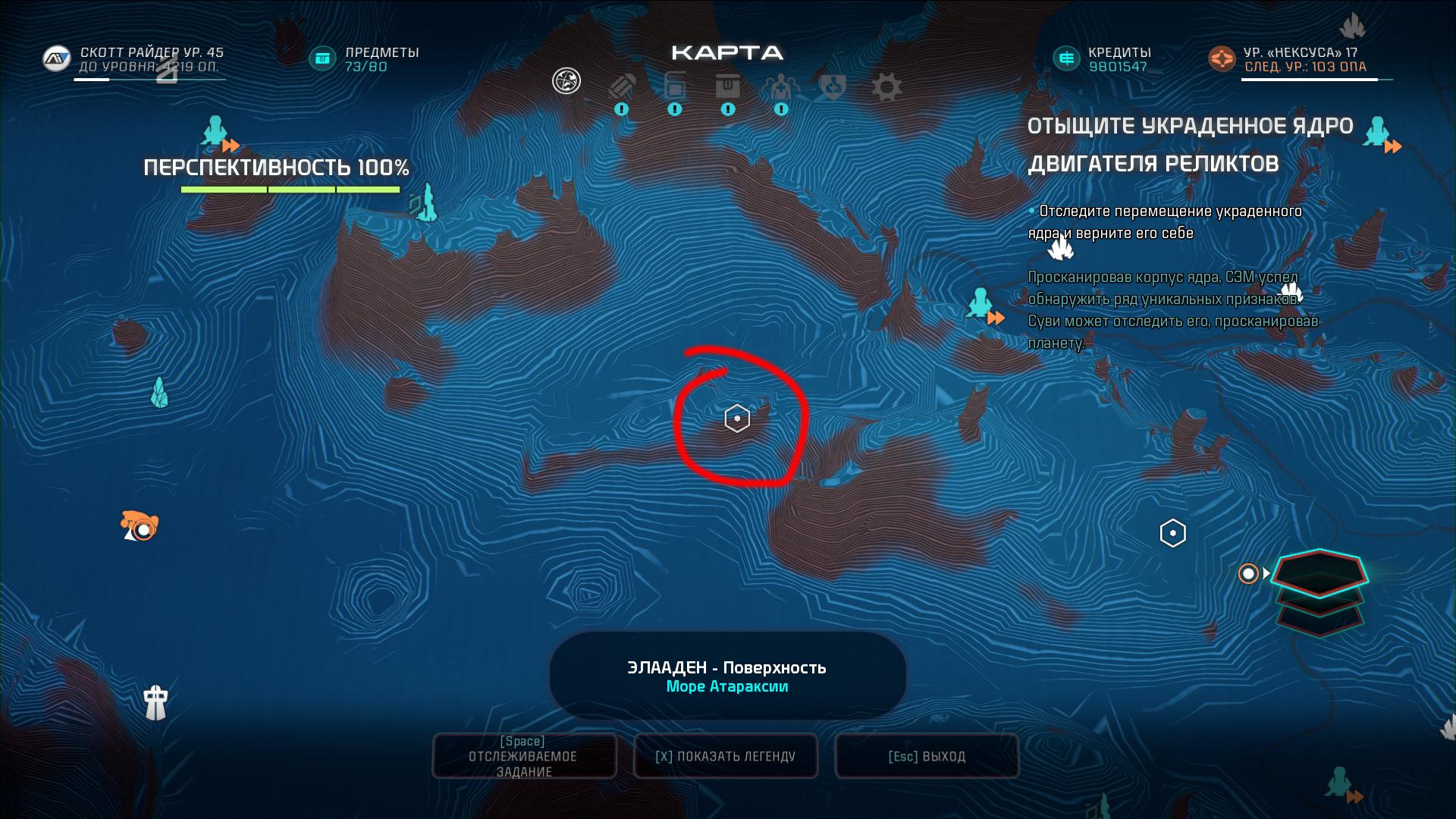Open the shield-with-person tab
The width and height of the screenshot is (1456, 819).
(833, 86)
